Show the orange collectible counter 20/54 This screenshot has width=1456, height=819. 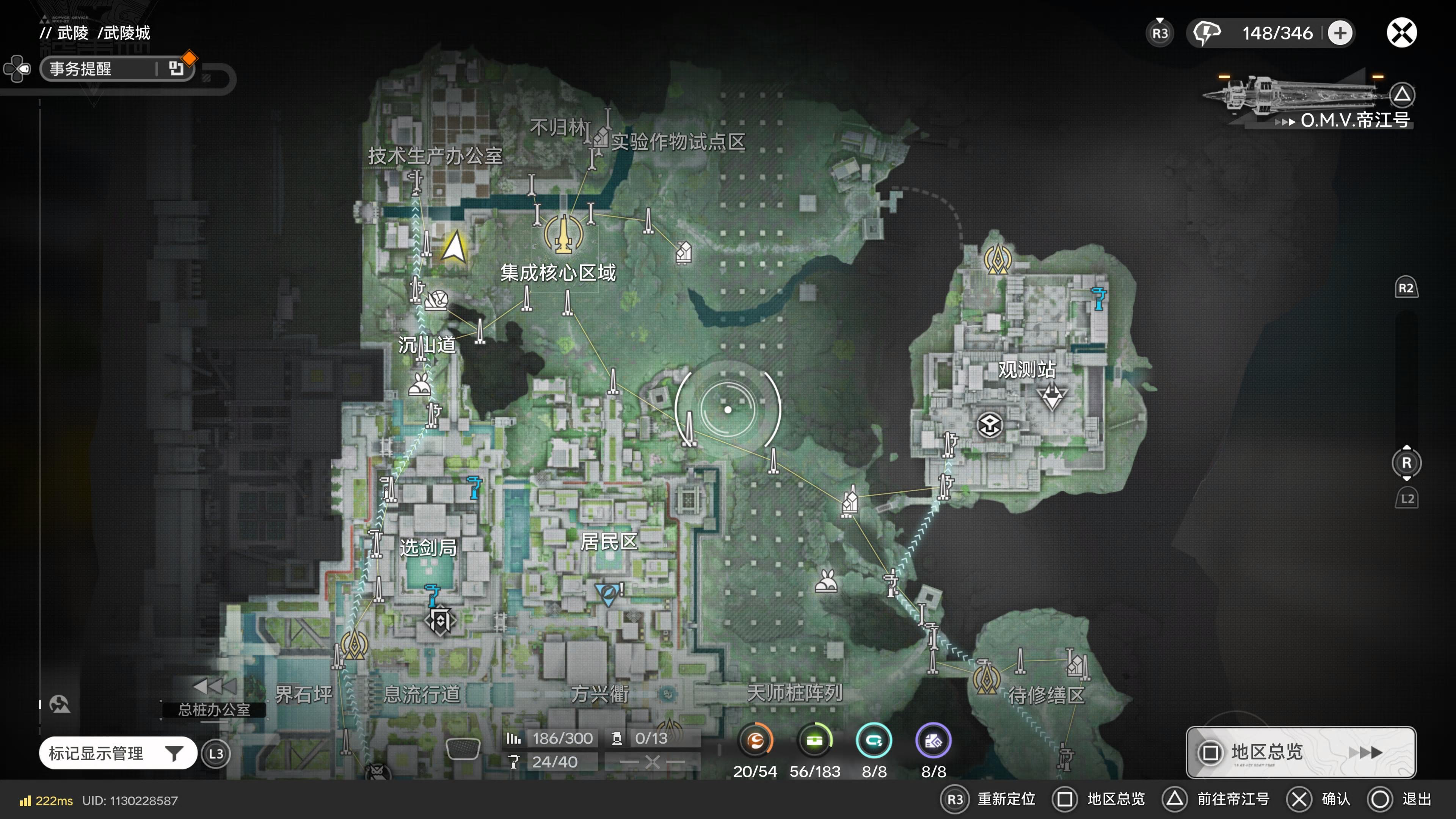(755, 741)
